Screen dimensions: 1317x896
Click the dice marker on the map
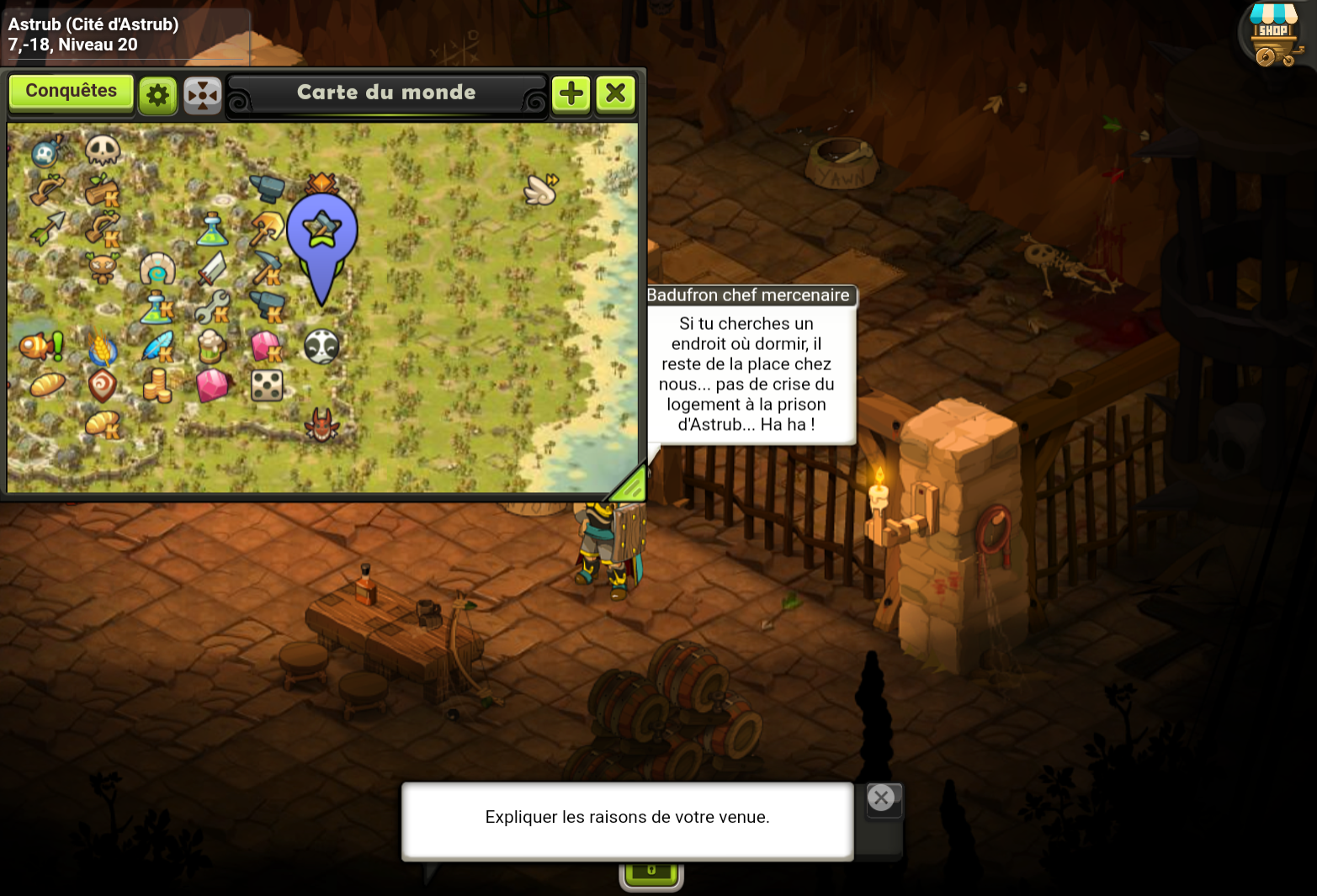(x=267, y=385)
